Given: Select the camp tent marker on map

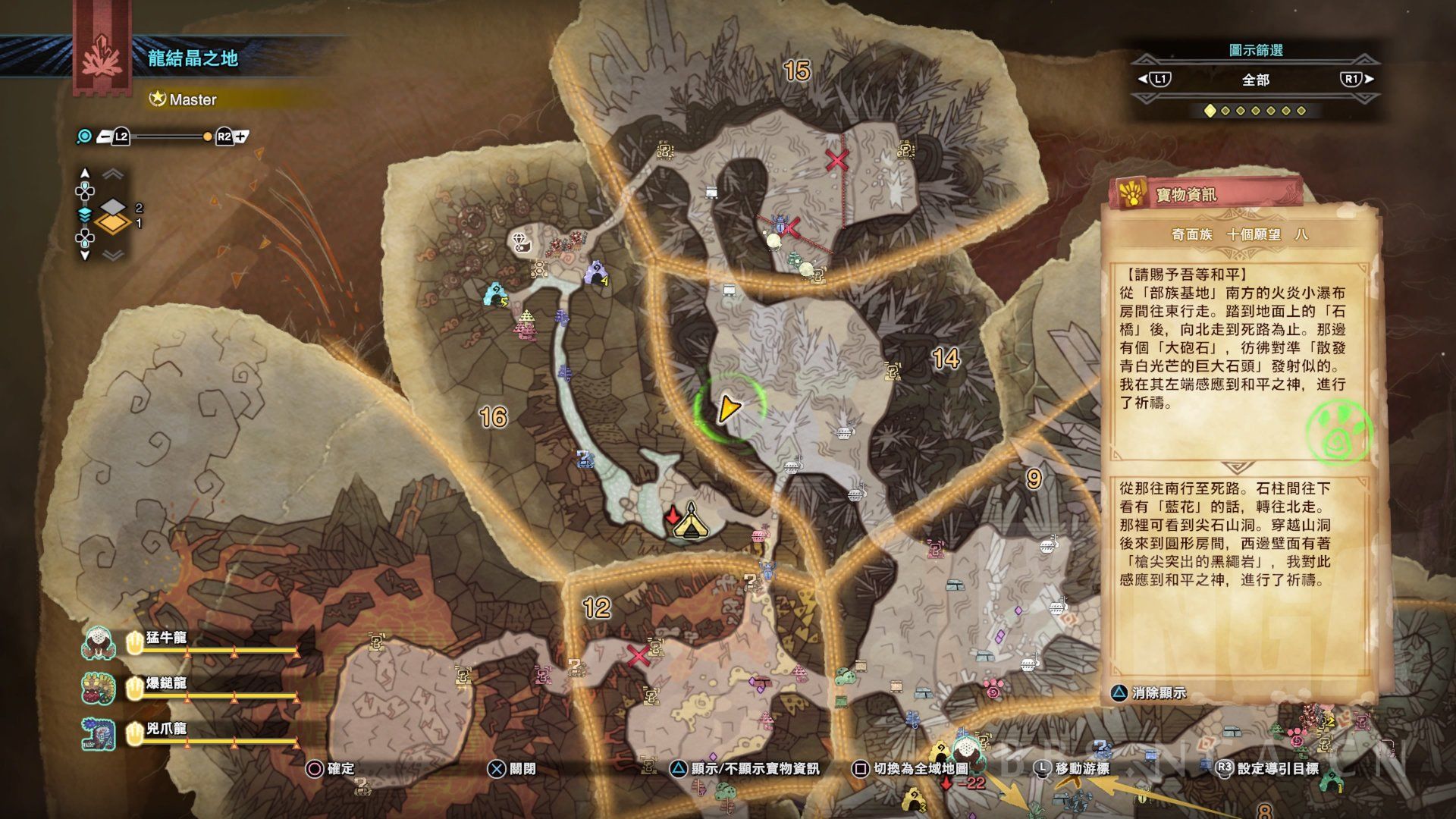Looking at the screenshot, I should click(x=689, y=522).
